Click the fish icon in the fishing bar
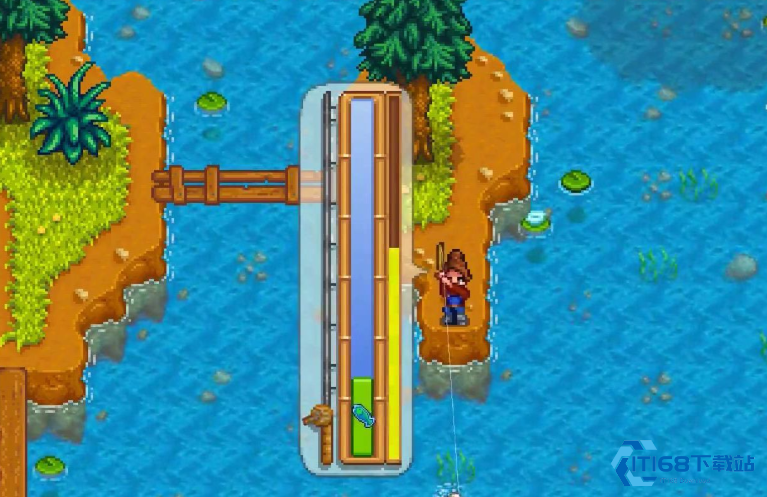The image size is (767, 497). click(362, 414)
